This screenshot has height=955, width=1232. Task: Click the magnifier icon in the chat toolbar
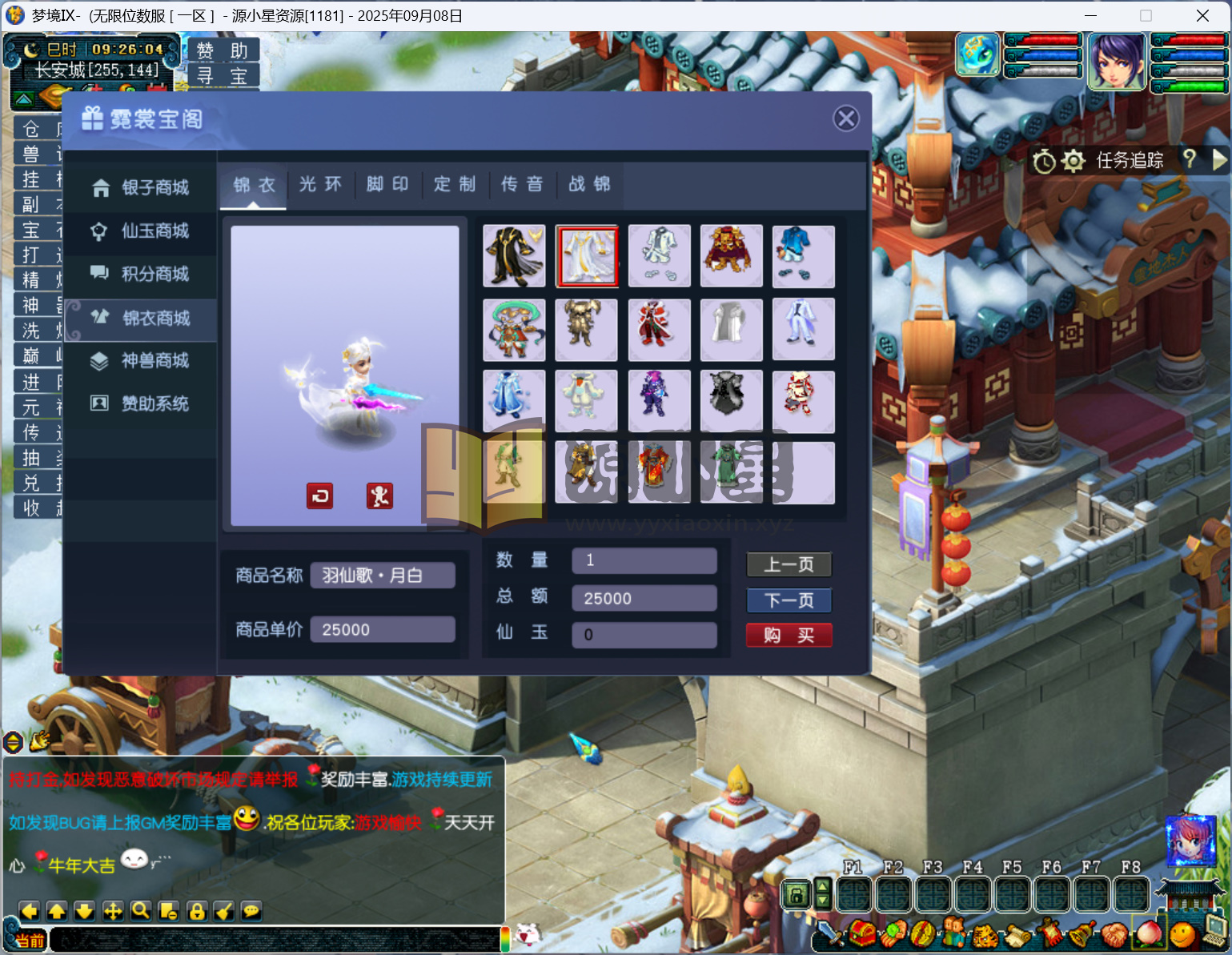pos(140,910)
